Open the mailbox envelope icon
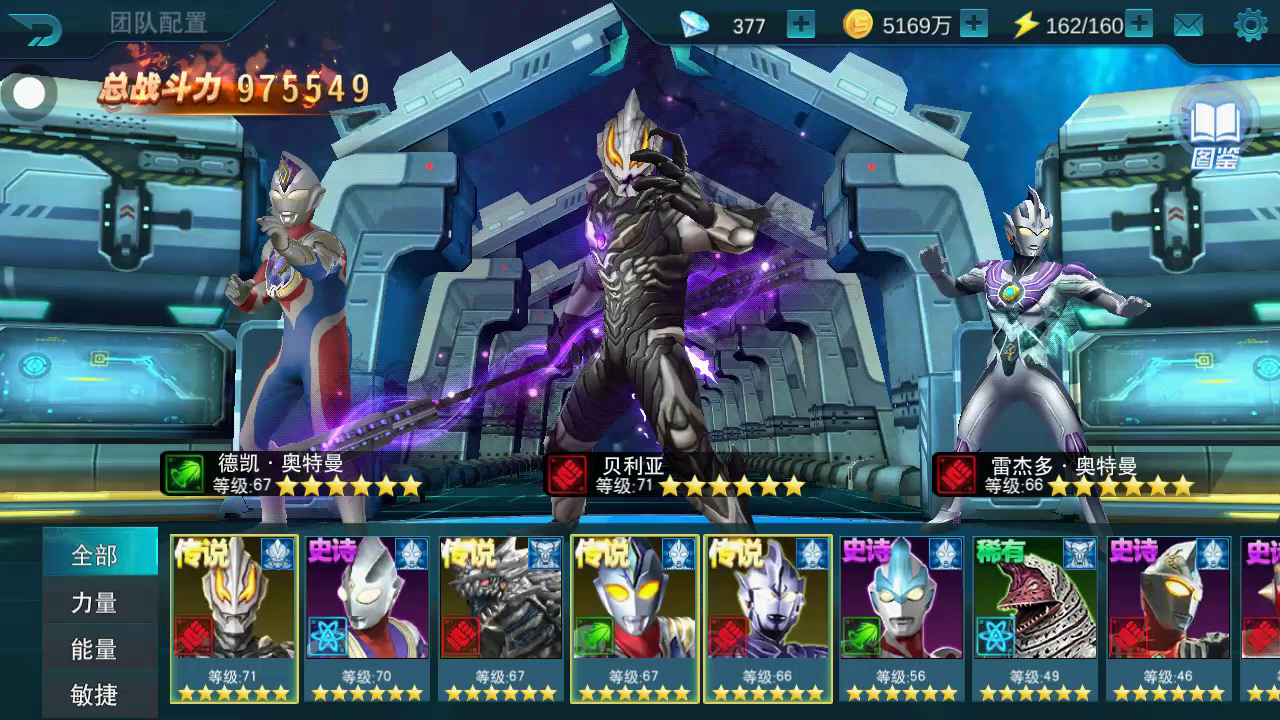This screenshot has width=1280, height=720. tap(1188, 26)
